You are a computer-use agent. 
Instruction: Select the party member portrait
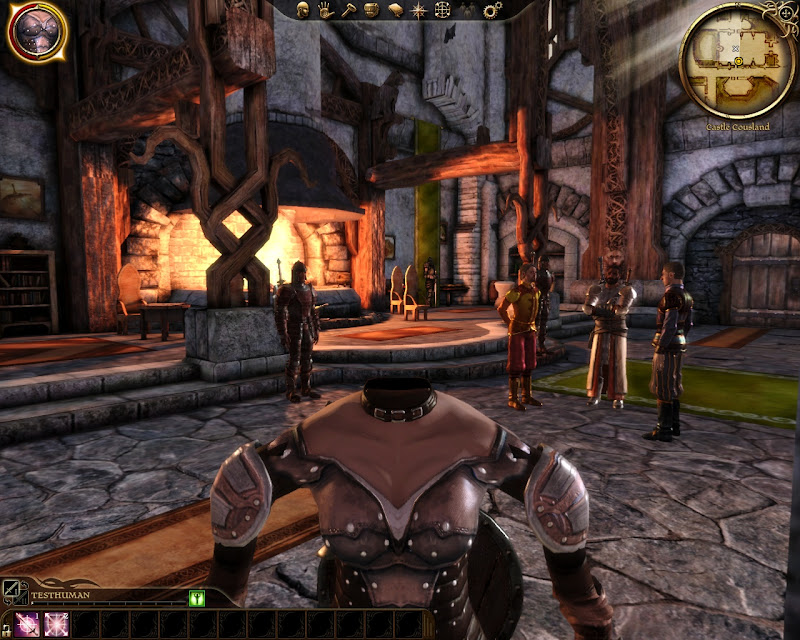(37, 30)
